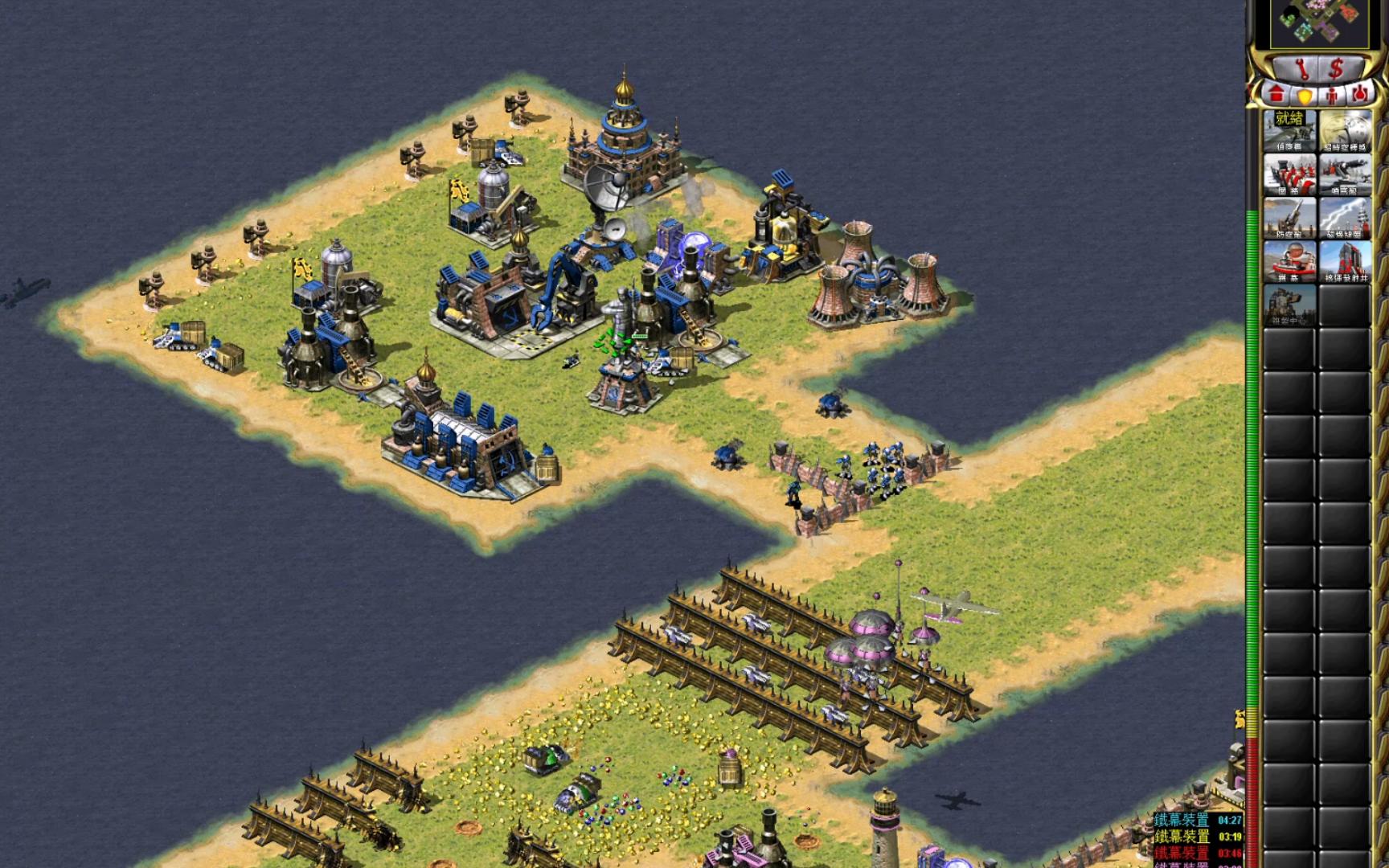
Task: Build the red-striped wall cameo
Action: [1289, 174]
